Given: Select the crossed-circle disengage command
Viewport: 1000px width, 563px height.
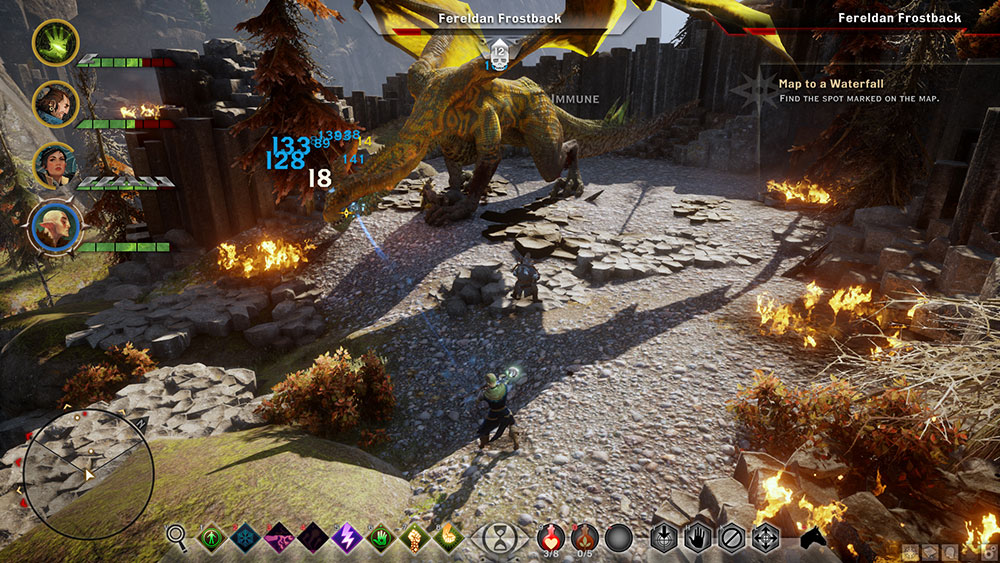Looking at the screenshot, I should pos(732,538).
